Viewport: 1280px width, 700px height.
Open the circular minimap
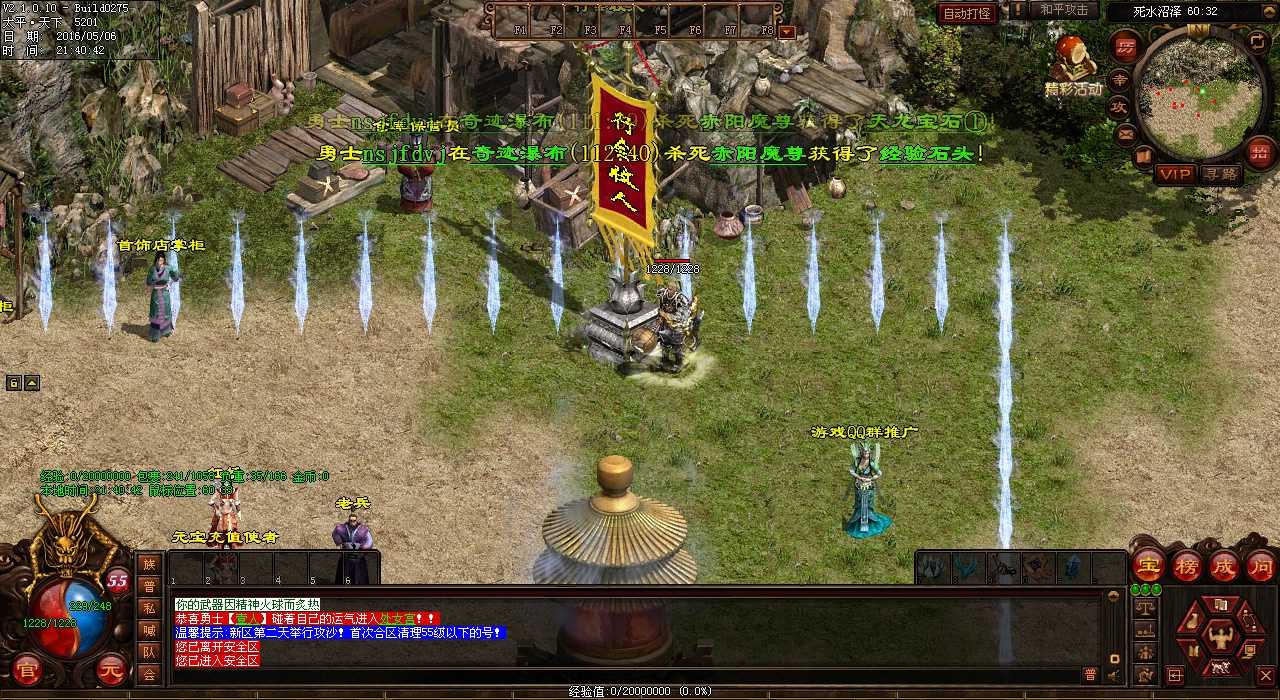[x=1200, y=97]
